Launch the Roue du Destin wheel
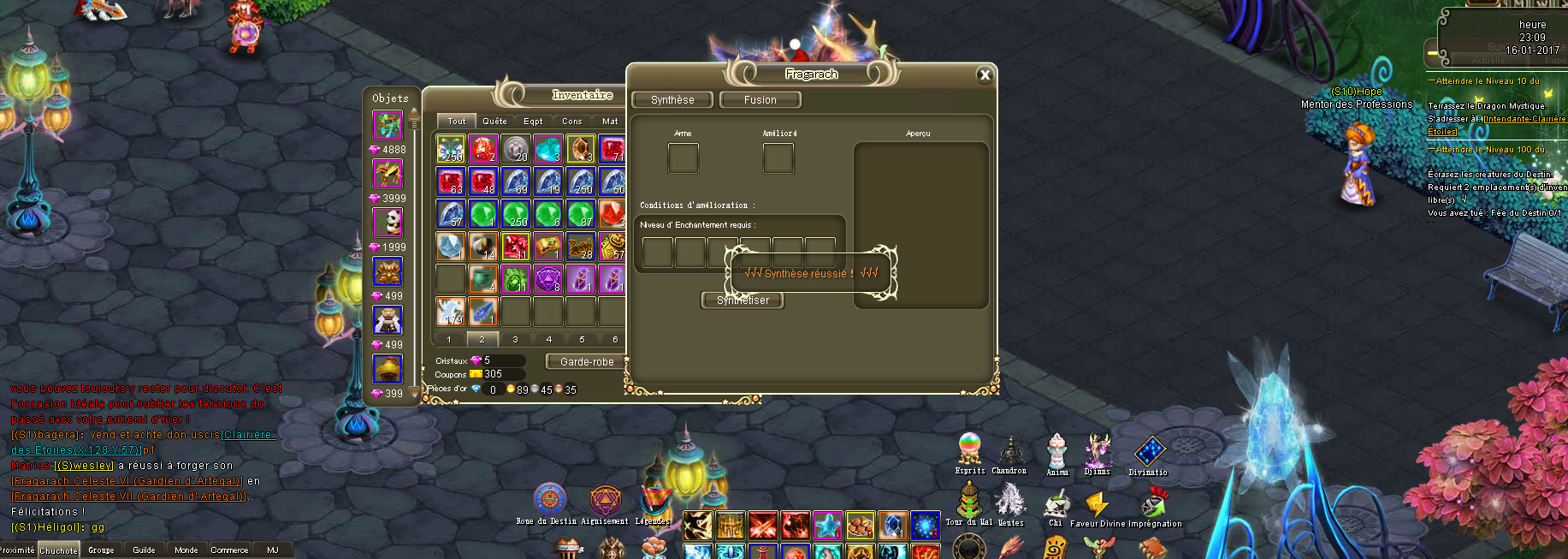The image size is (1568, 559). [549, 499]
